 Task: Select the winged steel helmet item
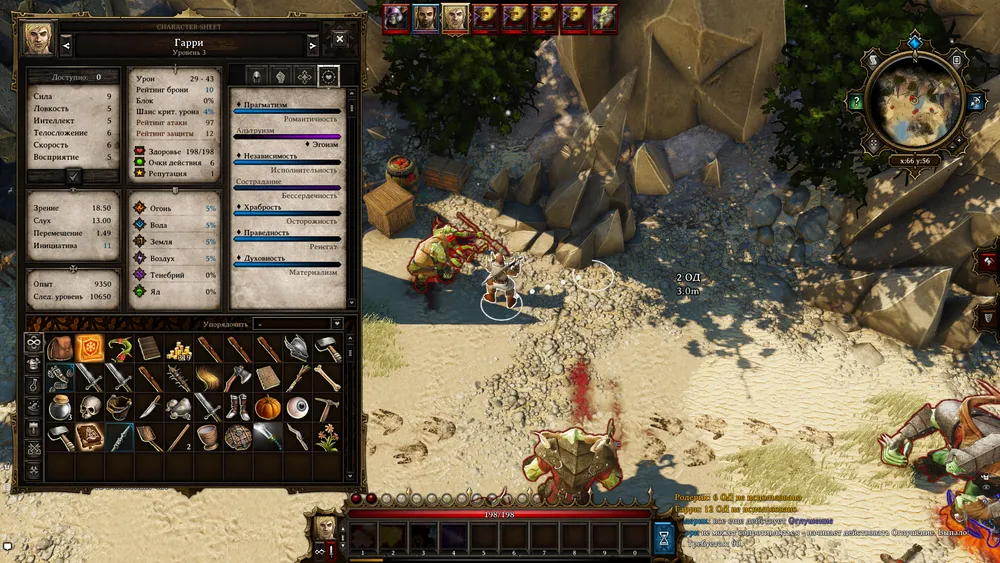click(298, 348)
